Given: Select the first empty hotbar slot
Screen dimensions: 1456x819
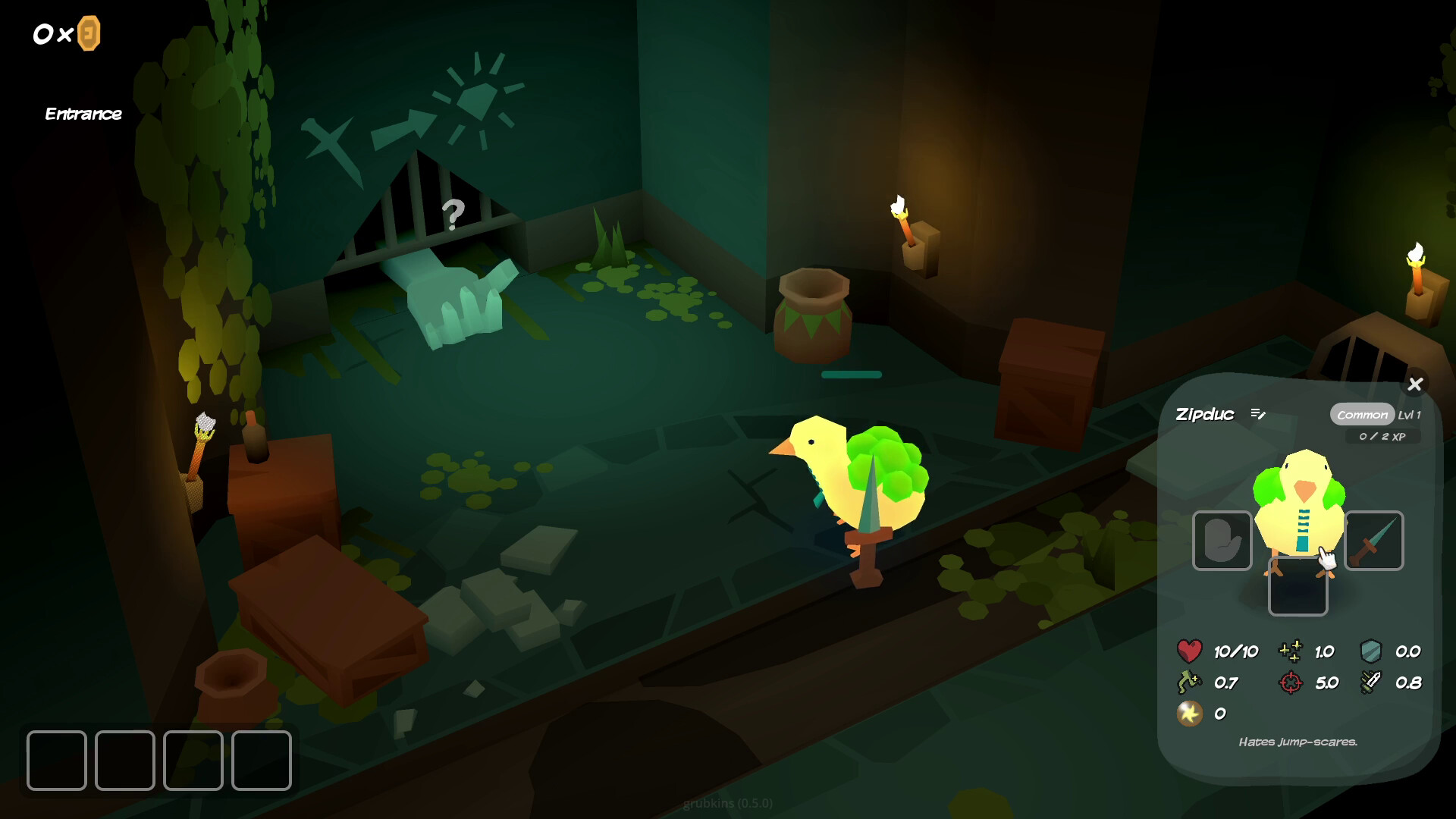Looking at the screenshot, I should tap(56, 761).
